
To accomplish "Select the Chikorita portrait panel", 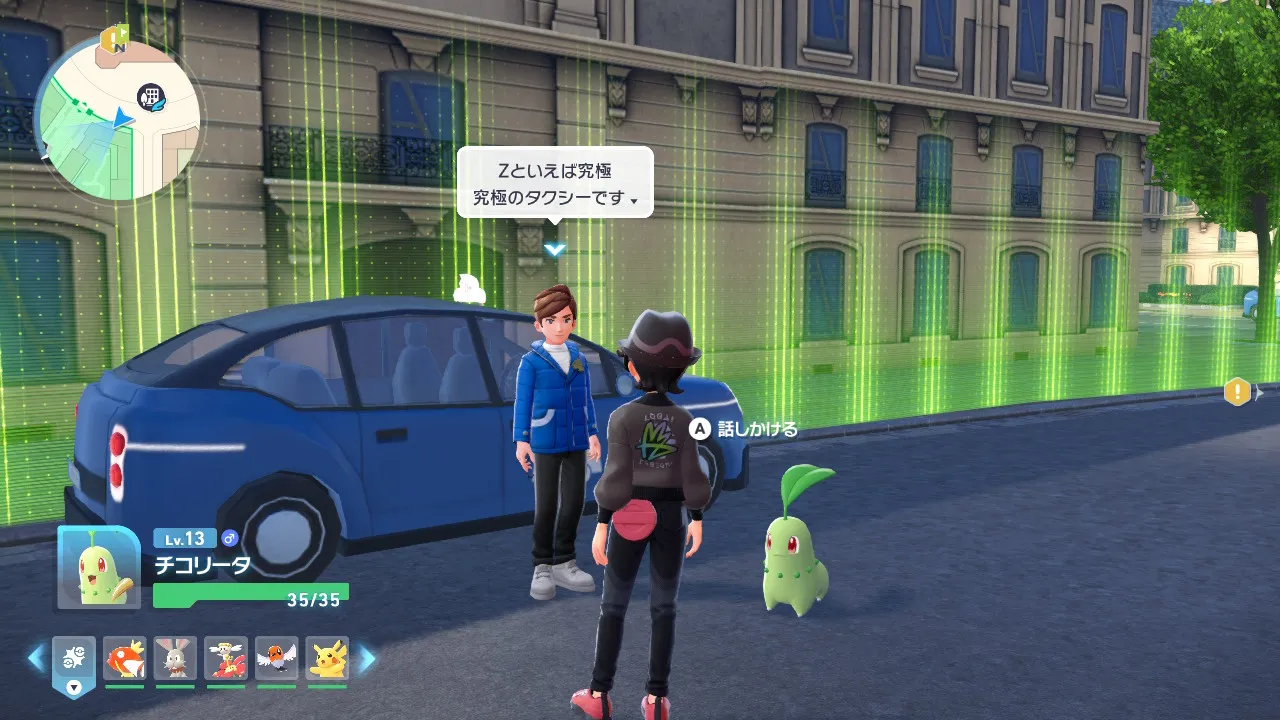I will pyautogui.click(x=99, y=567).
